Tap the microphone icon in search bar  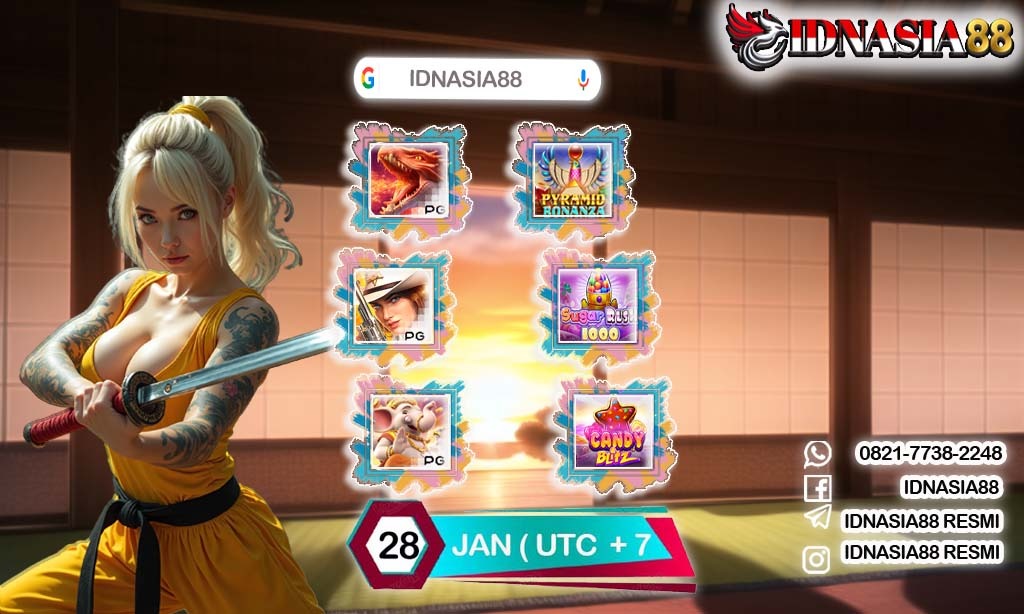coord(583,80)
